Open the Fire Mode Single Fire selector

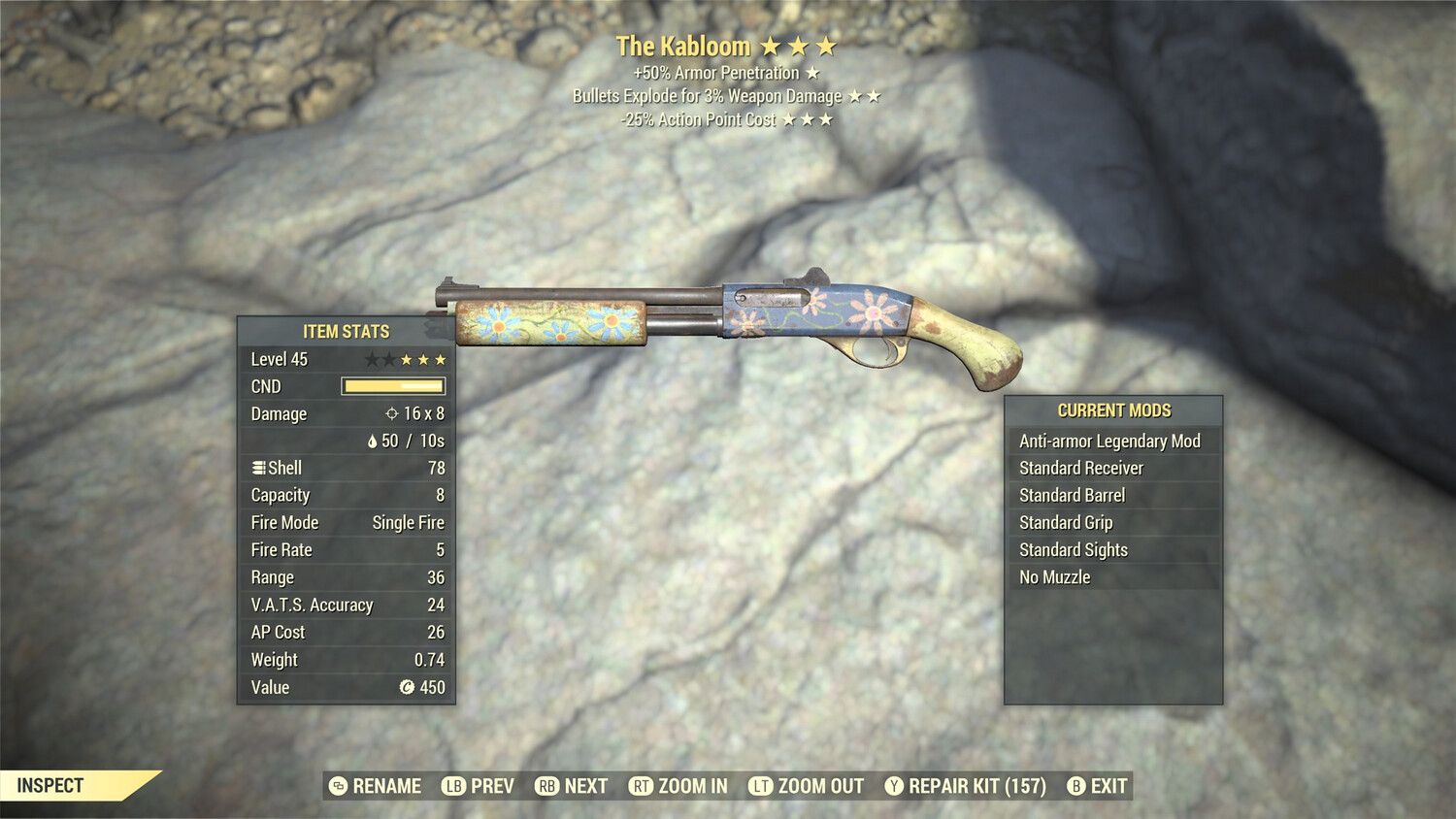(407, 522)
